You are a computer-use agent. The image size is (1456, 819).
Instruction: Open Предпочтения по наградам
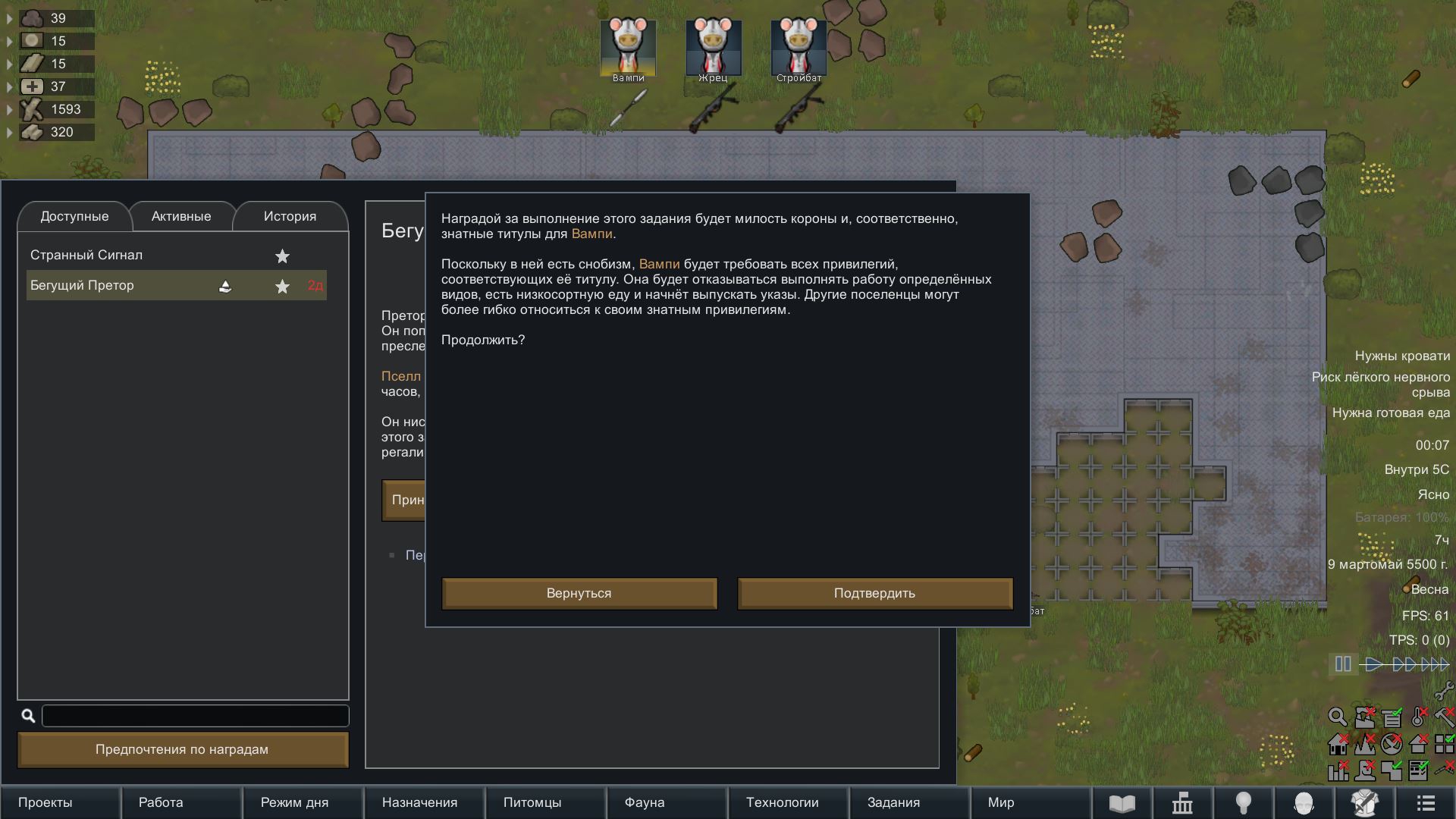182,749
